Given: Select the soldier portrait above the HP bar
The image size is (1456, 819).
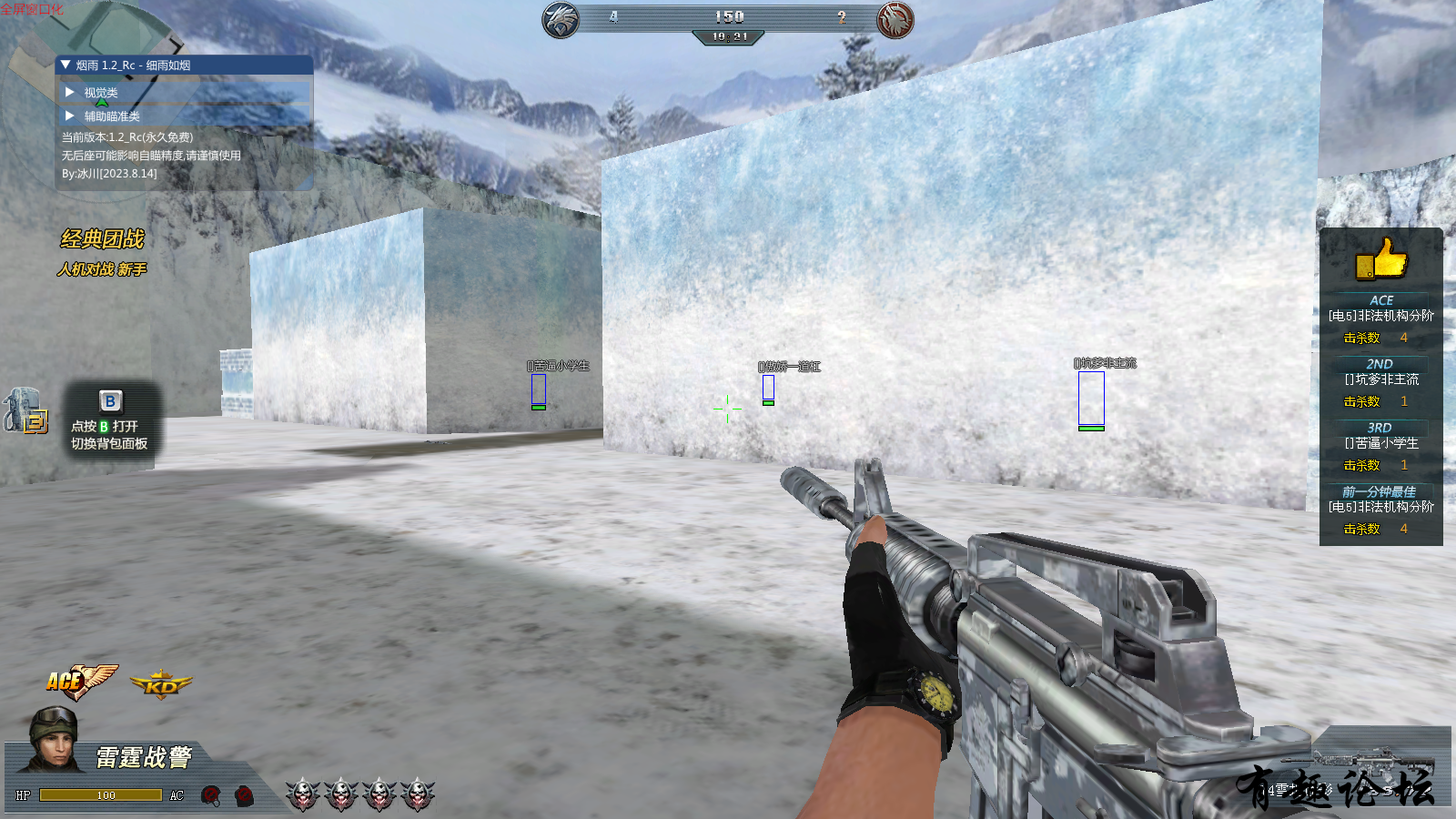Looking at the screenshot, I should [x=52, y=739].
